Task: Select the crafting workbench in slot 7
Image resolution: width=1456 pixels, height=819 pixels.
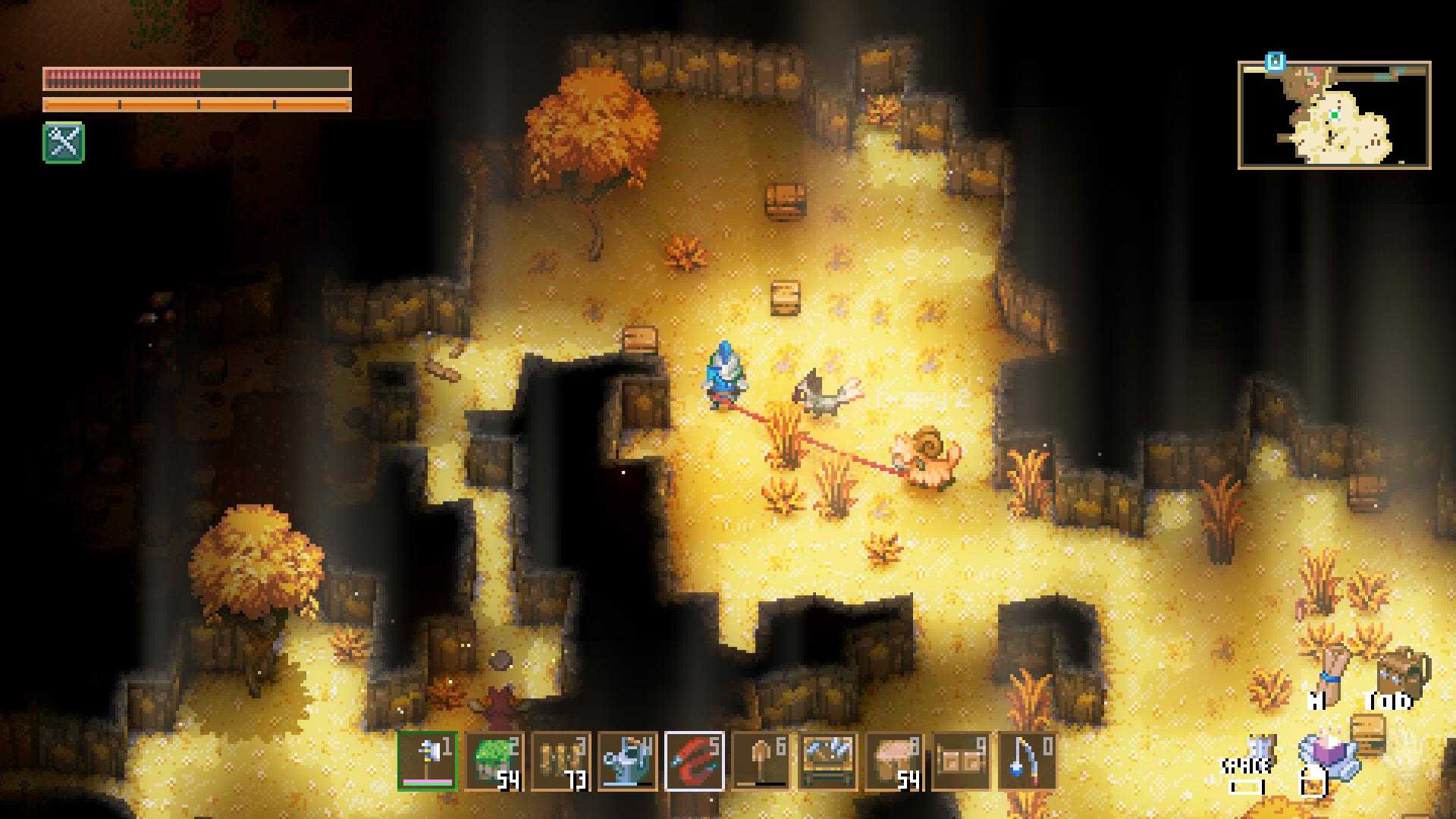Action: coord(828,761)
